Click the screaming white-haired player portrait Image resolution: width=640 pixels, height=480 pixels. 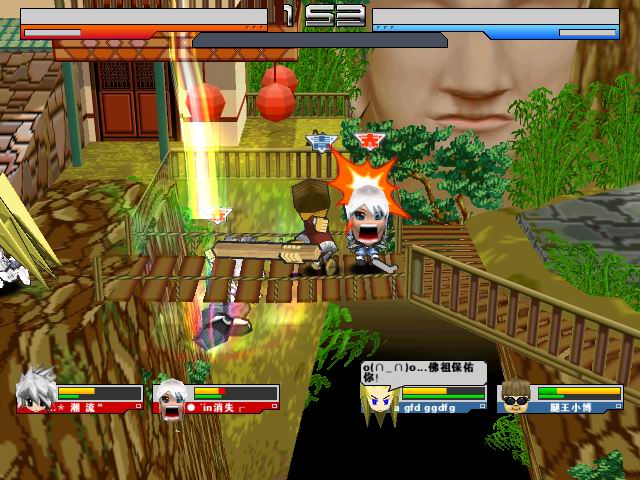173,397
